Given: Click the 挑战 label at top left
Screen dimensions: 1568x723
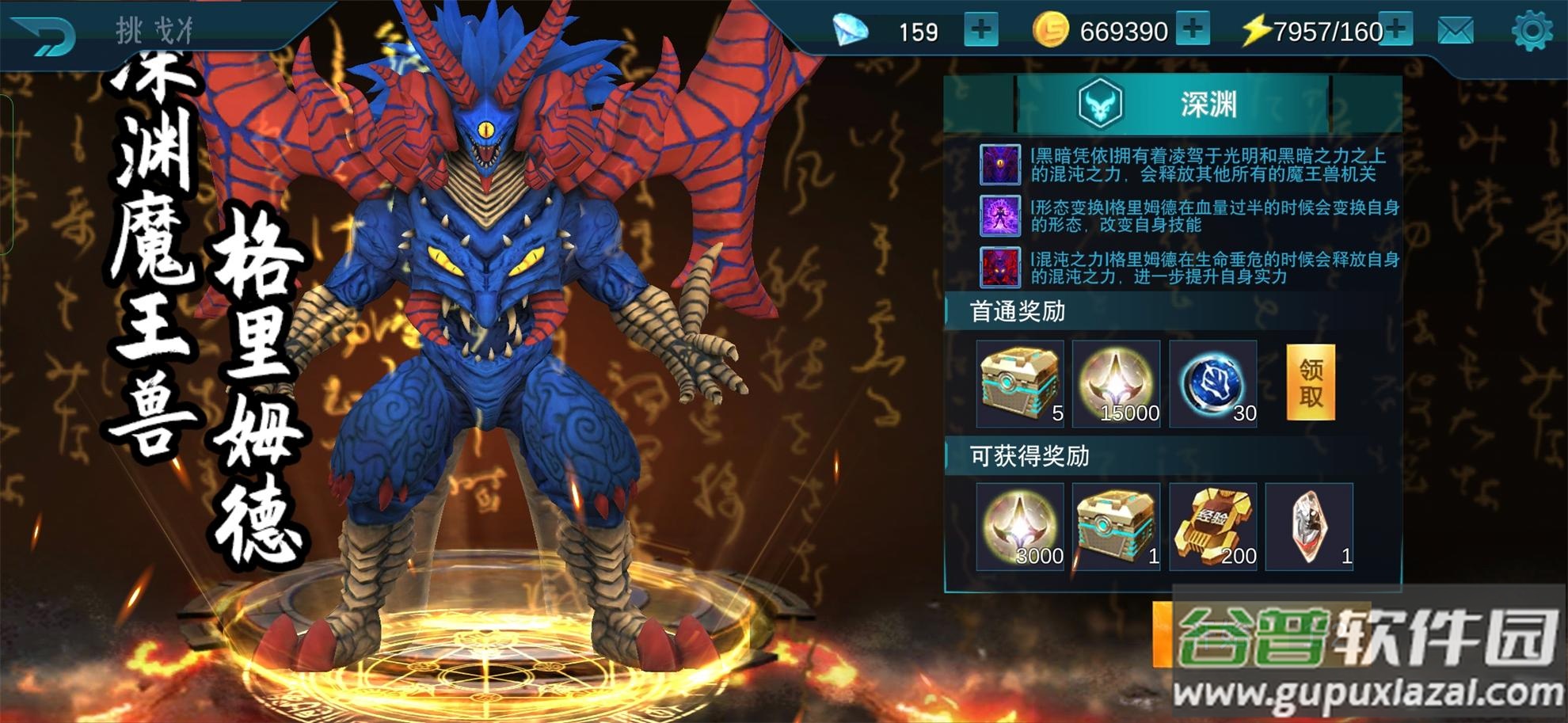Looking at the screenshot, I should pos(150,26).
